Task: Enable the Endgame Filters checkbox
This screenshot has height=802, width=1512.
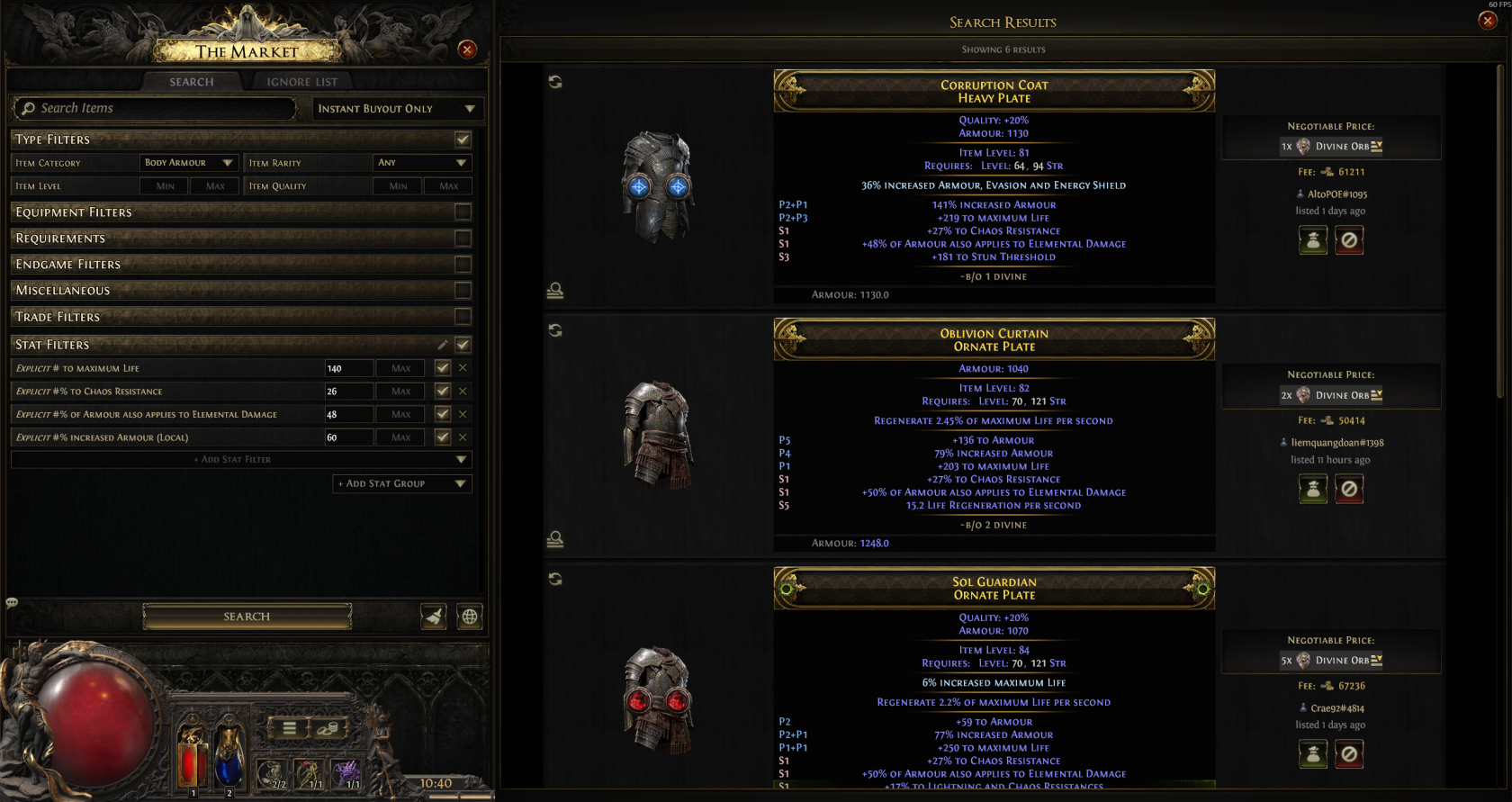Action: point(463,265)
